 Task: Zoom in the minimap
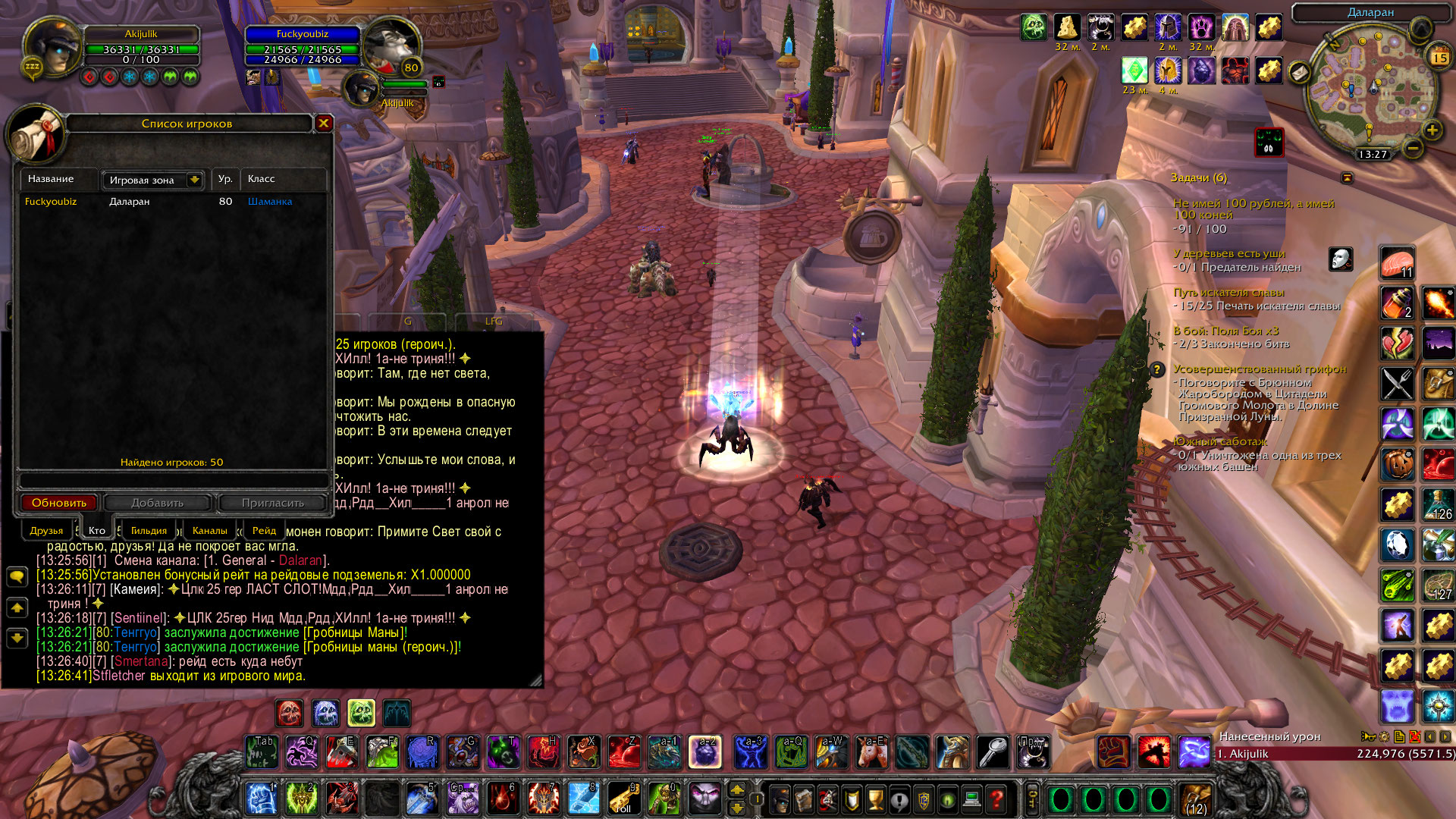pos(1432,130)
